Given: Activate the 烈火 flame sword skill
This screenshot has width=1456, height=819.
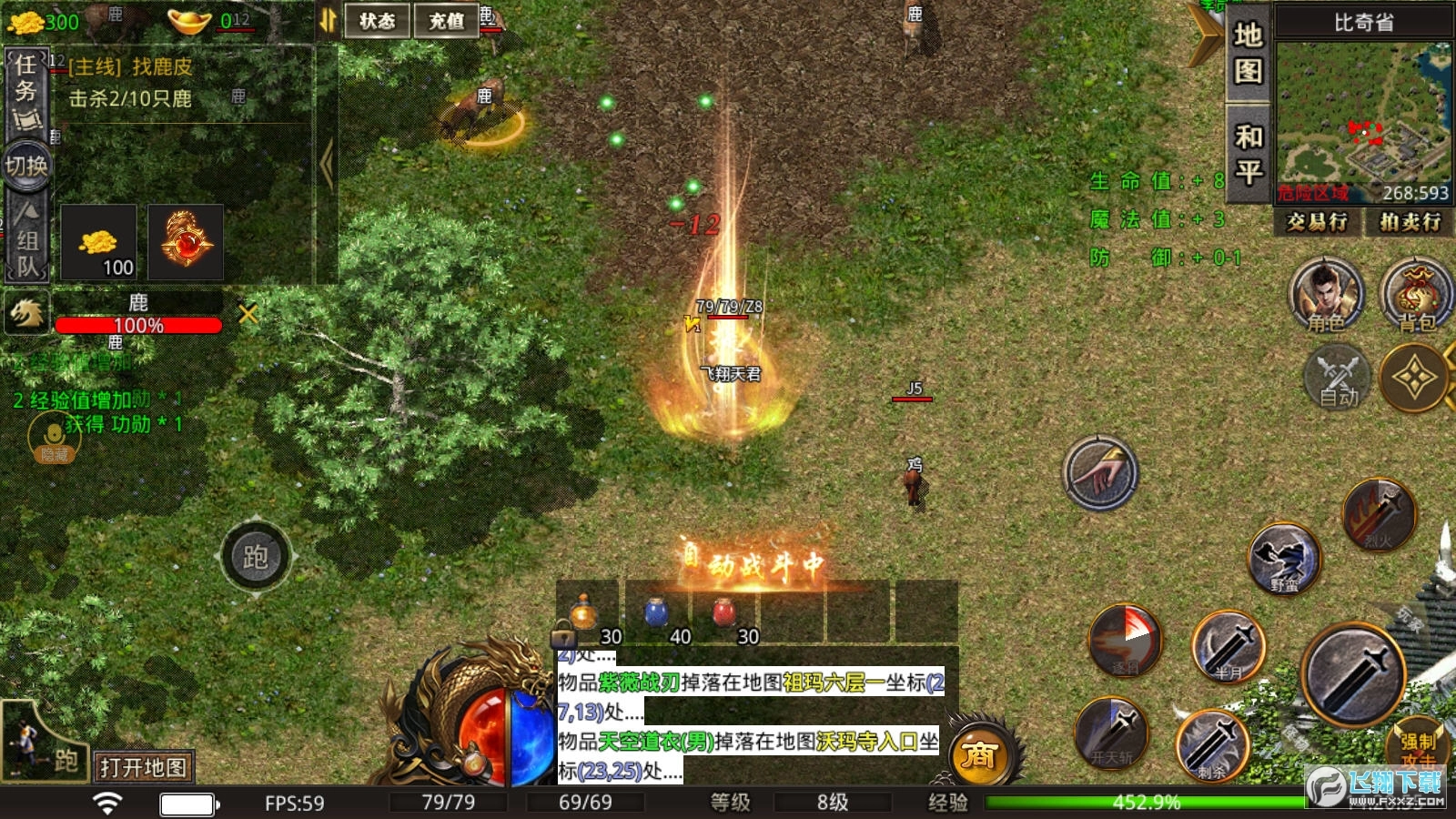Looking at the screenshot, I should pos(1379,515).
